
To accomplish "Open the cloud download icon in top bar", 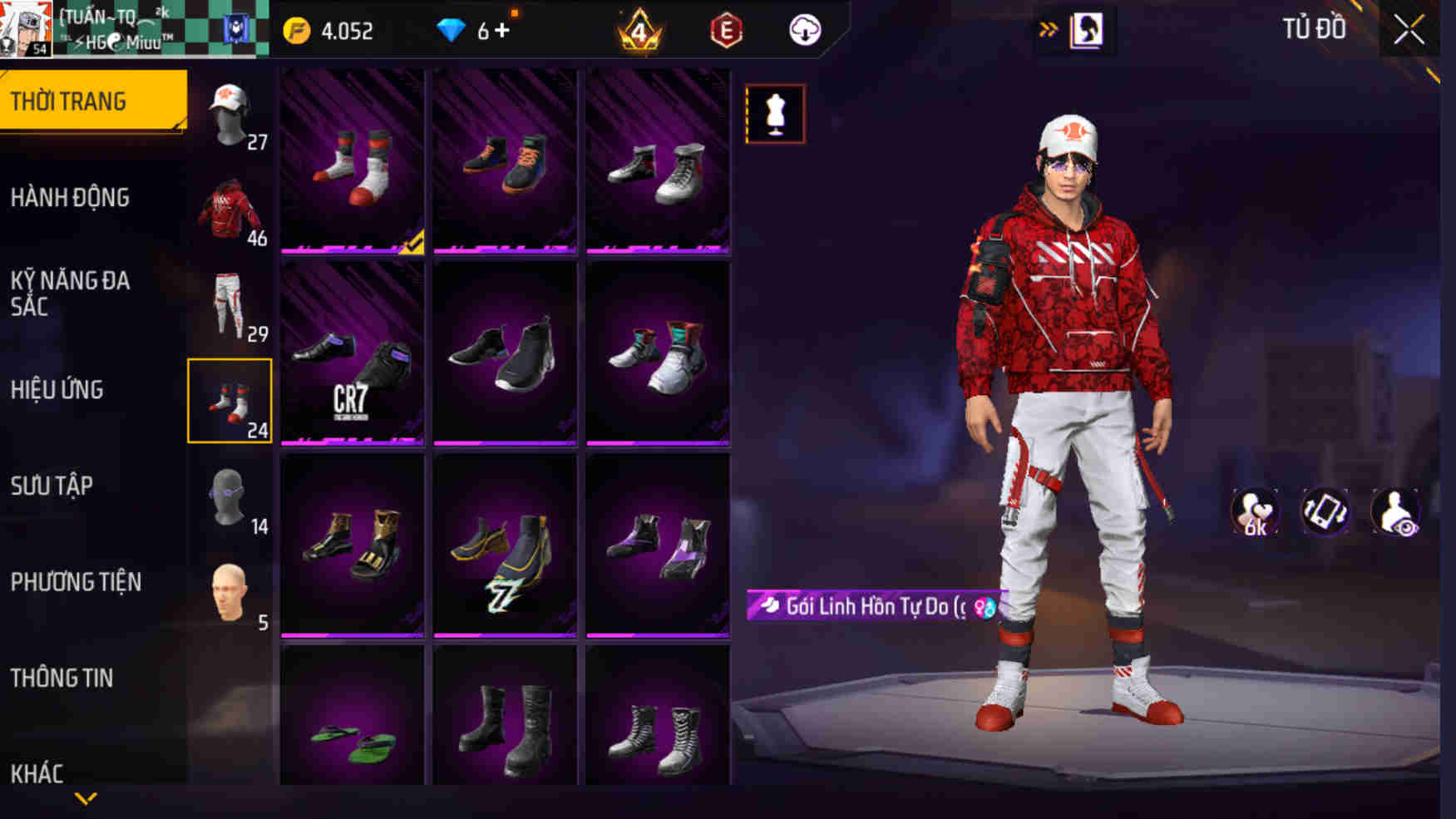I will (803, 32).
